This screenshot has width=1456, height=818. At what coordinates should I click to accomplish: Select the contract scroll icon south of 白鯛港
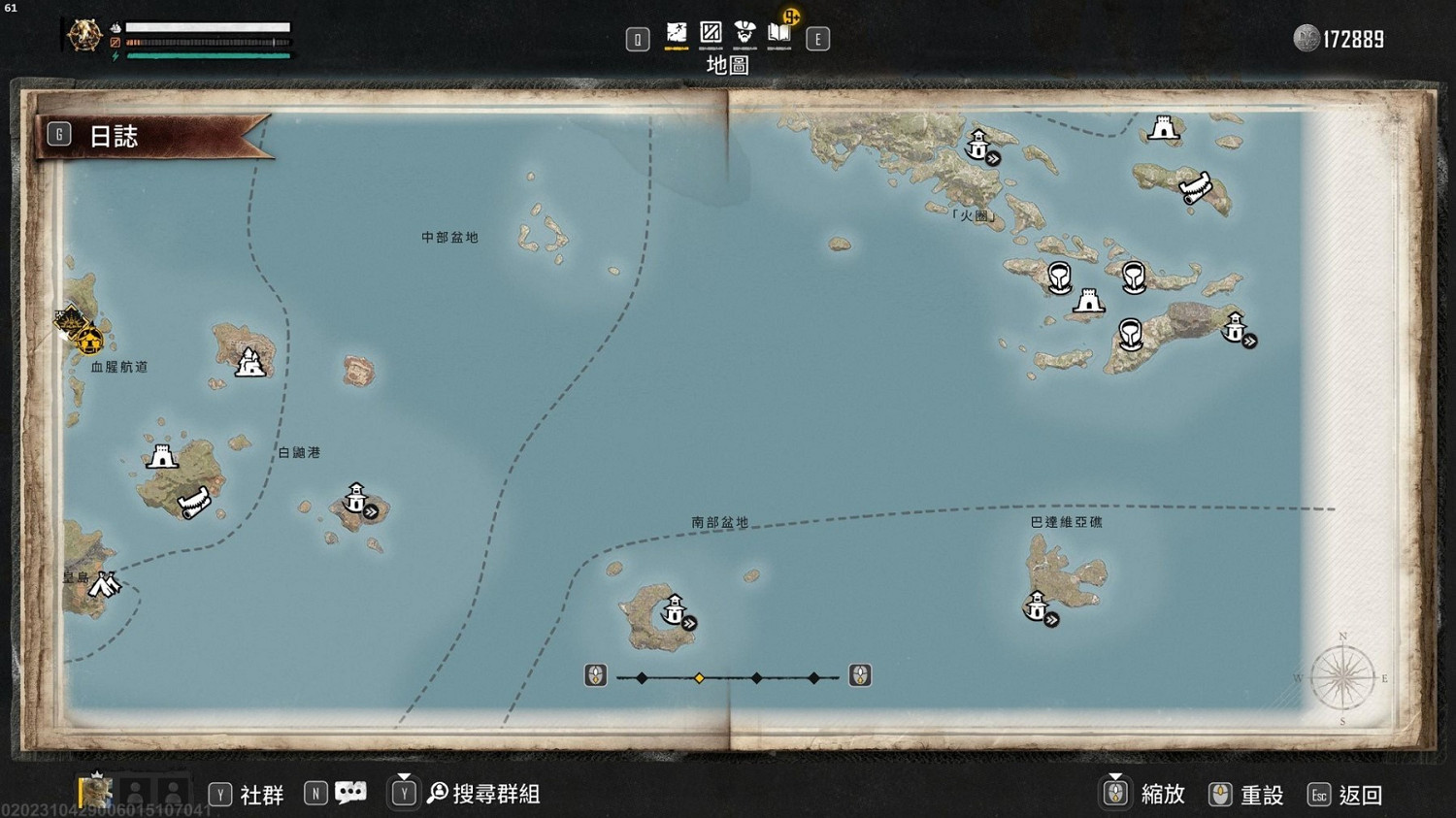(x=193, y=501)
